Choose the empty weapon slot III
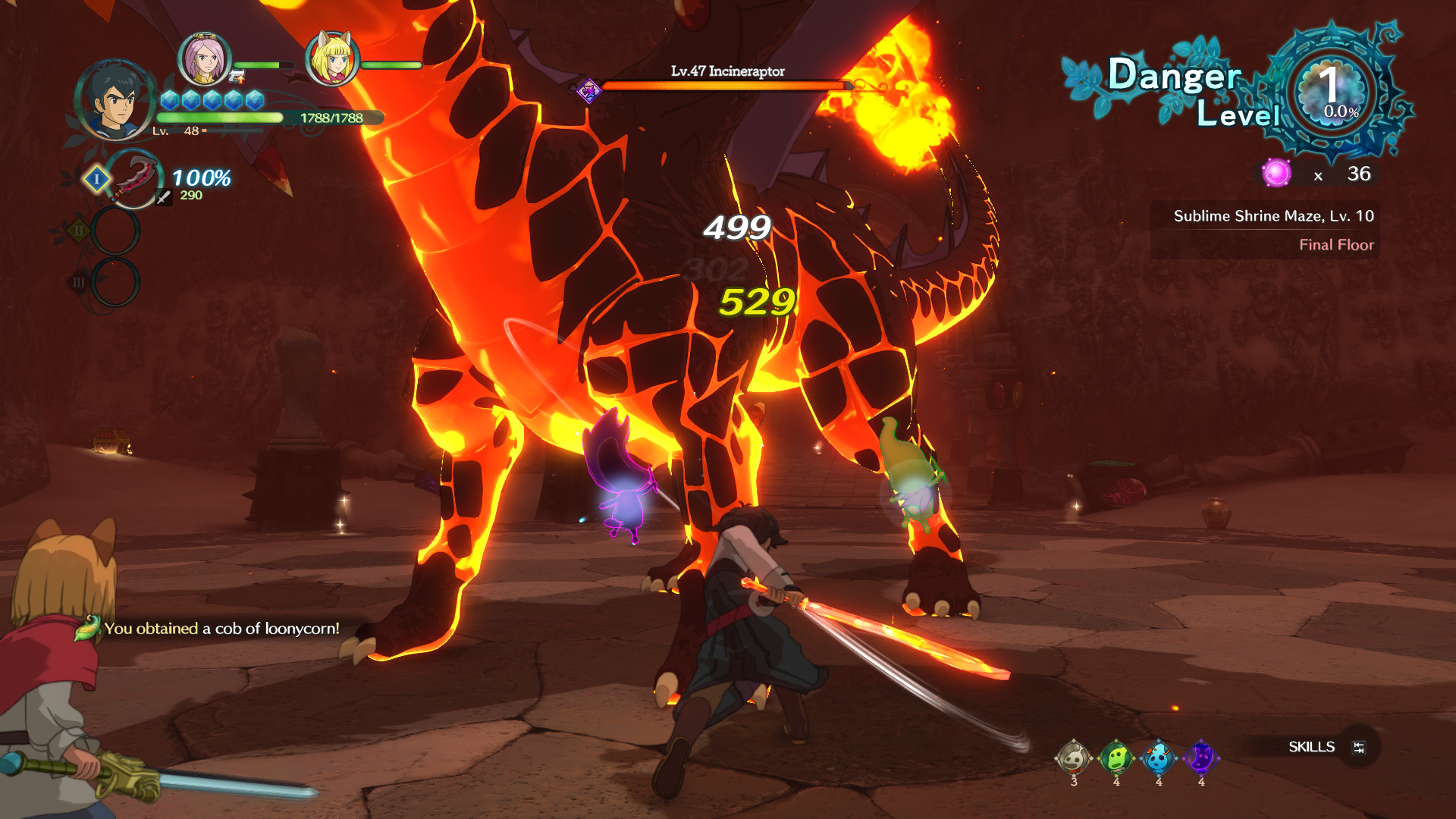Viewport: 1456px width, 819px height. point(115,282)
